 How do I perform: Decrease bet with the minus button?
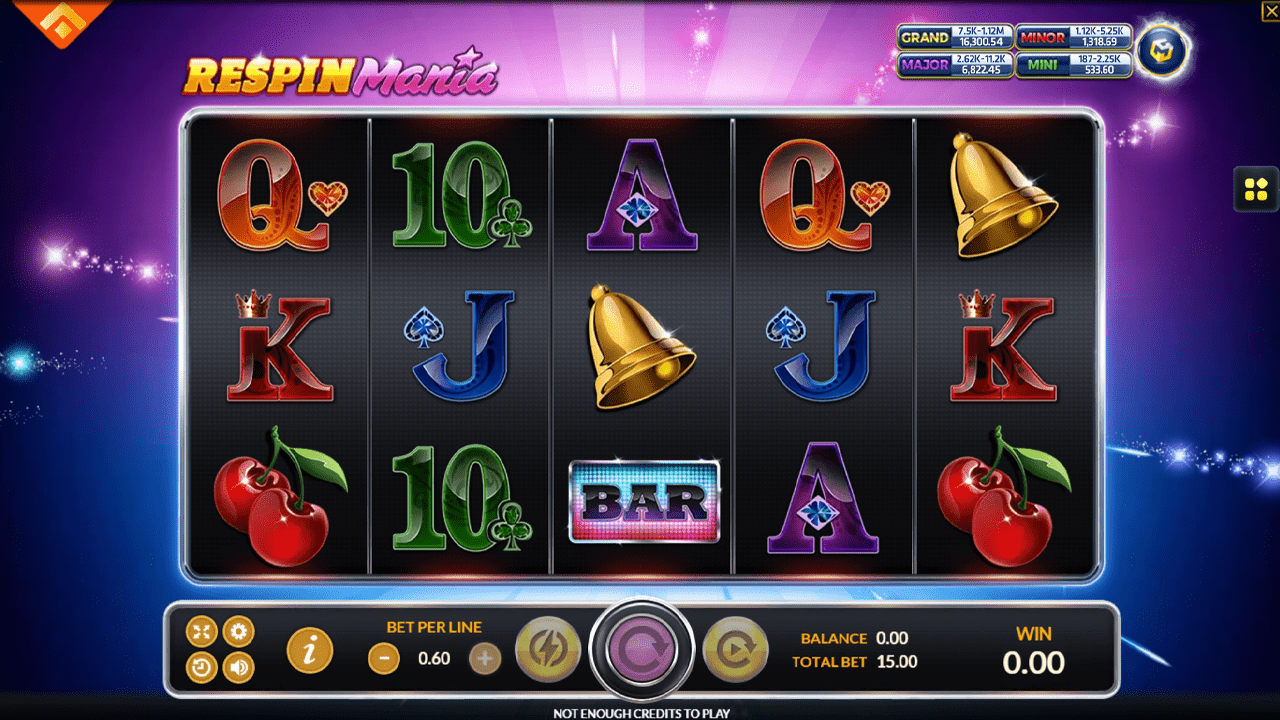383,660
